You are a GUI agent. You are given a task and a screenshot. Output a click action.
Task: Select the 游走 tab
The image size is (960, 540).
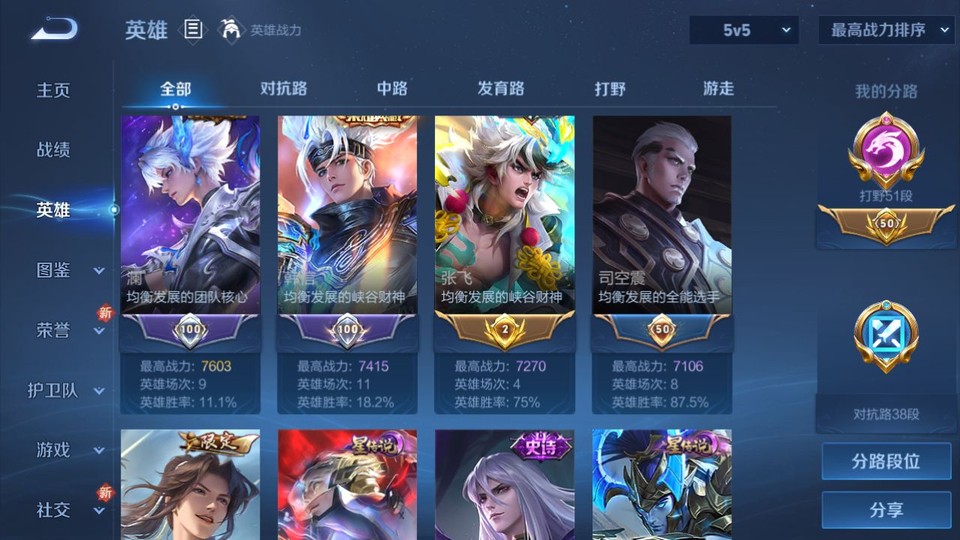718,89
